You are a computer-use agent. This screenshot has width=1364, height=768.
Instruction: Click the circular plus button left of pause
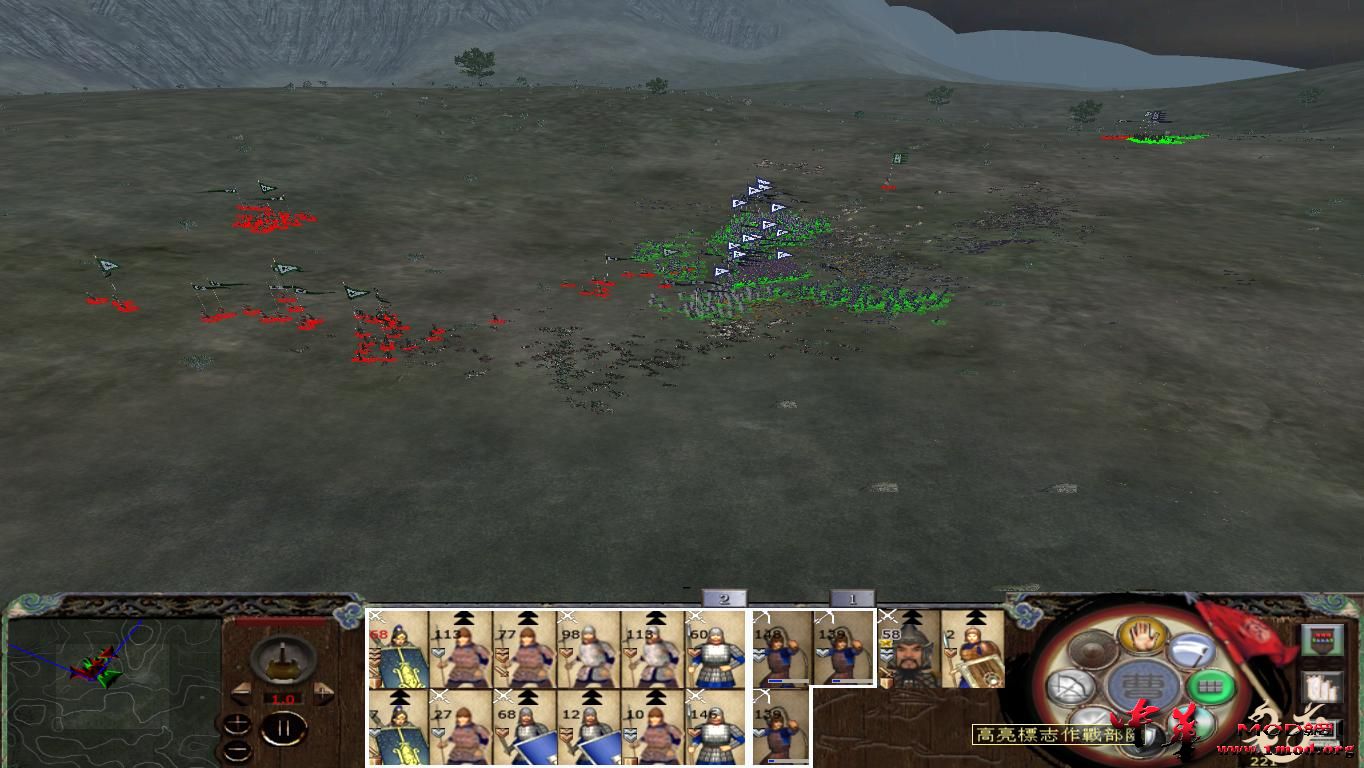(238, 722)
